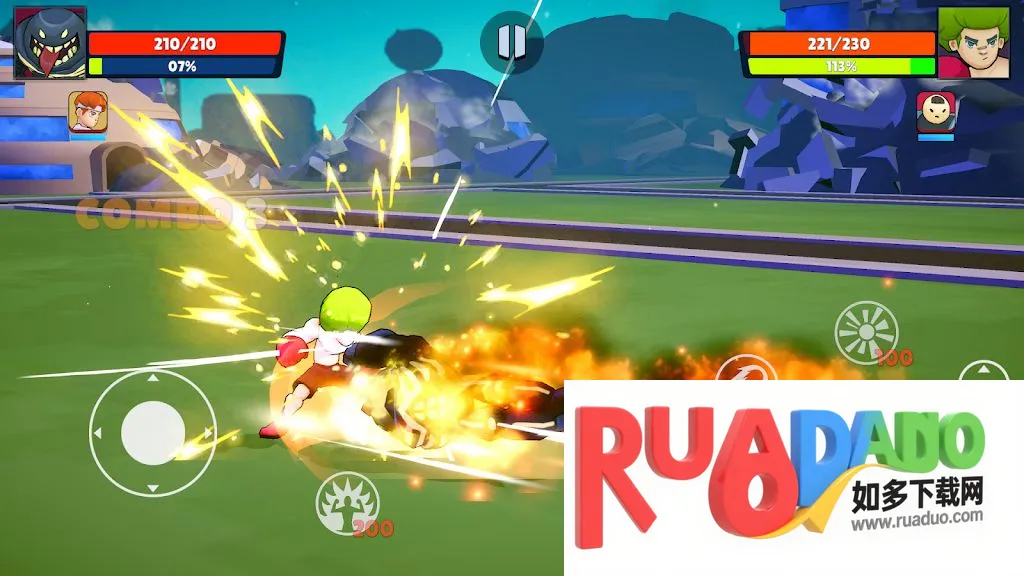Switch to the red-haired teammate portrait
Screen dimensions: 1024x576
[88, 111]
